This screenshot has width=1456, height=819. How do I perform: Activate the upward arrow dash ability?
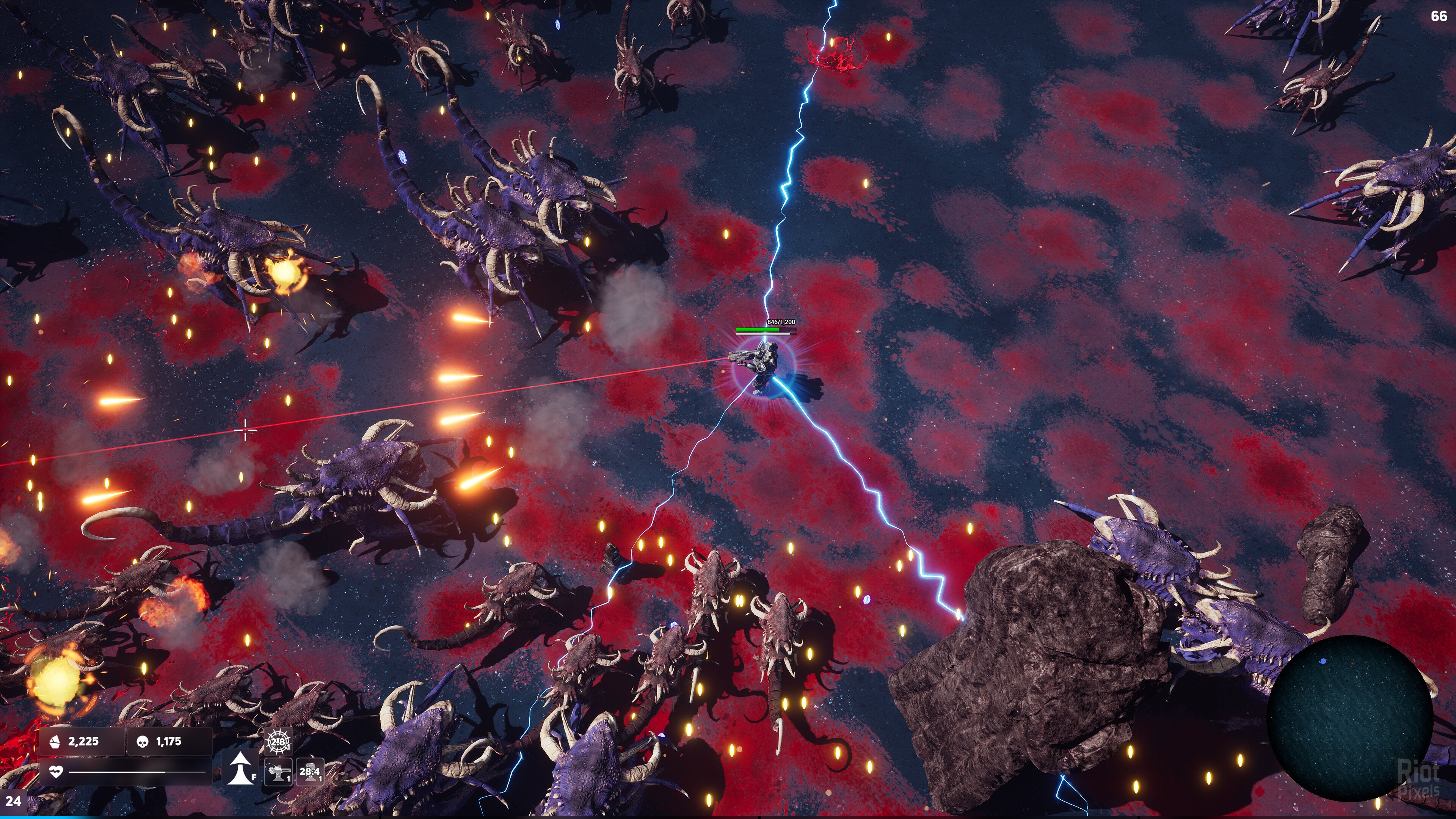[240, 769]
